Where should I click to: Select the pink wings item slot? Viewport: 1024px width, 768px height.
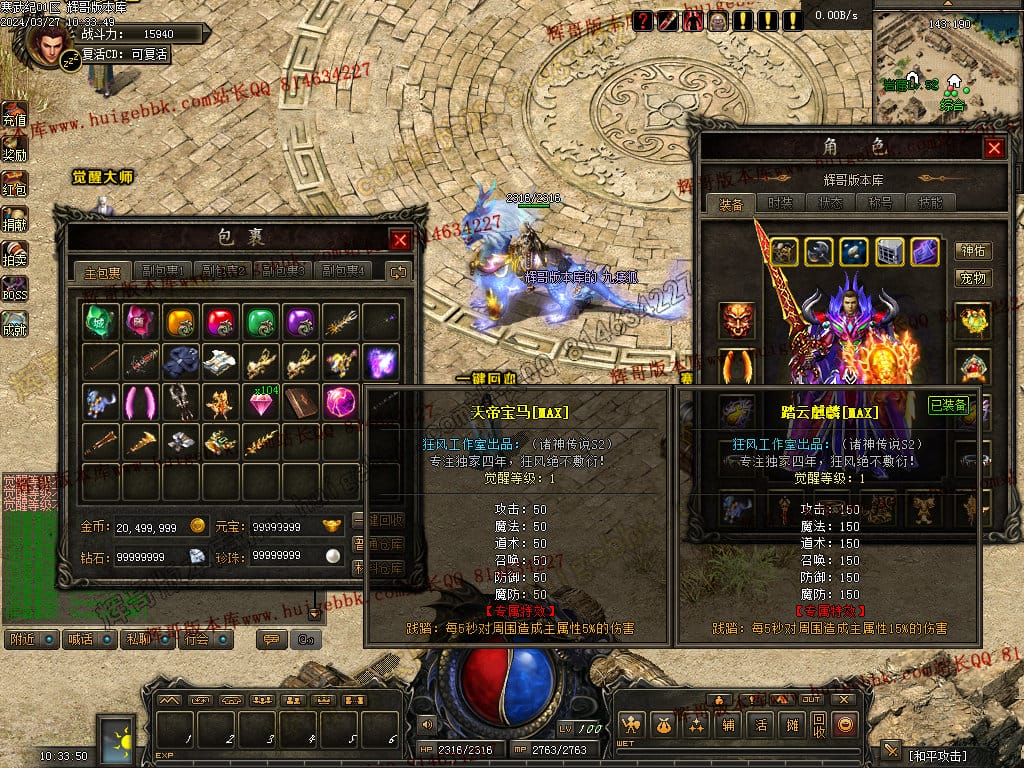pos(141,401)
